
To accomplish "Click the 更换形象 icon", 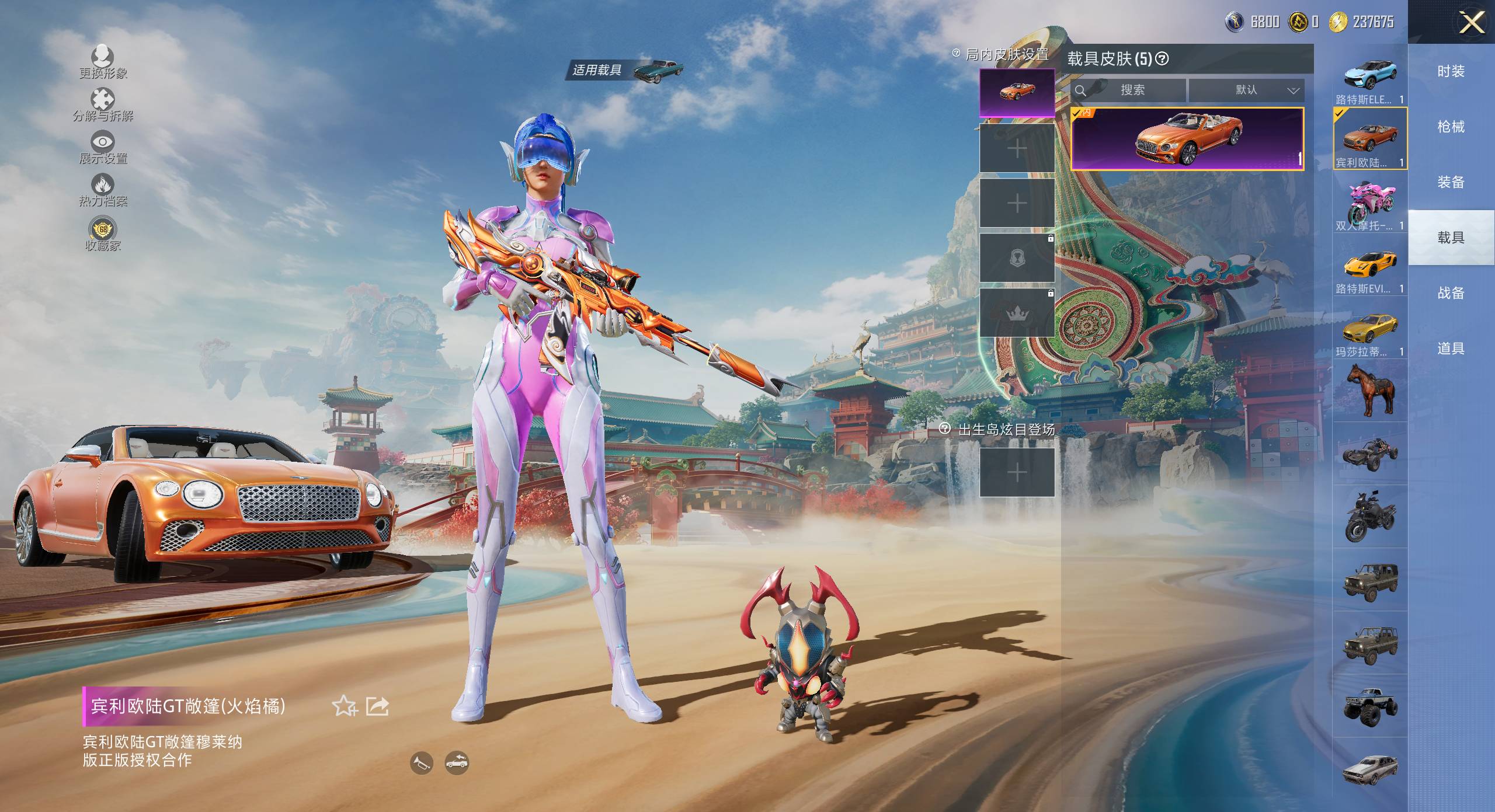I will coord(103,57).
